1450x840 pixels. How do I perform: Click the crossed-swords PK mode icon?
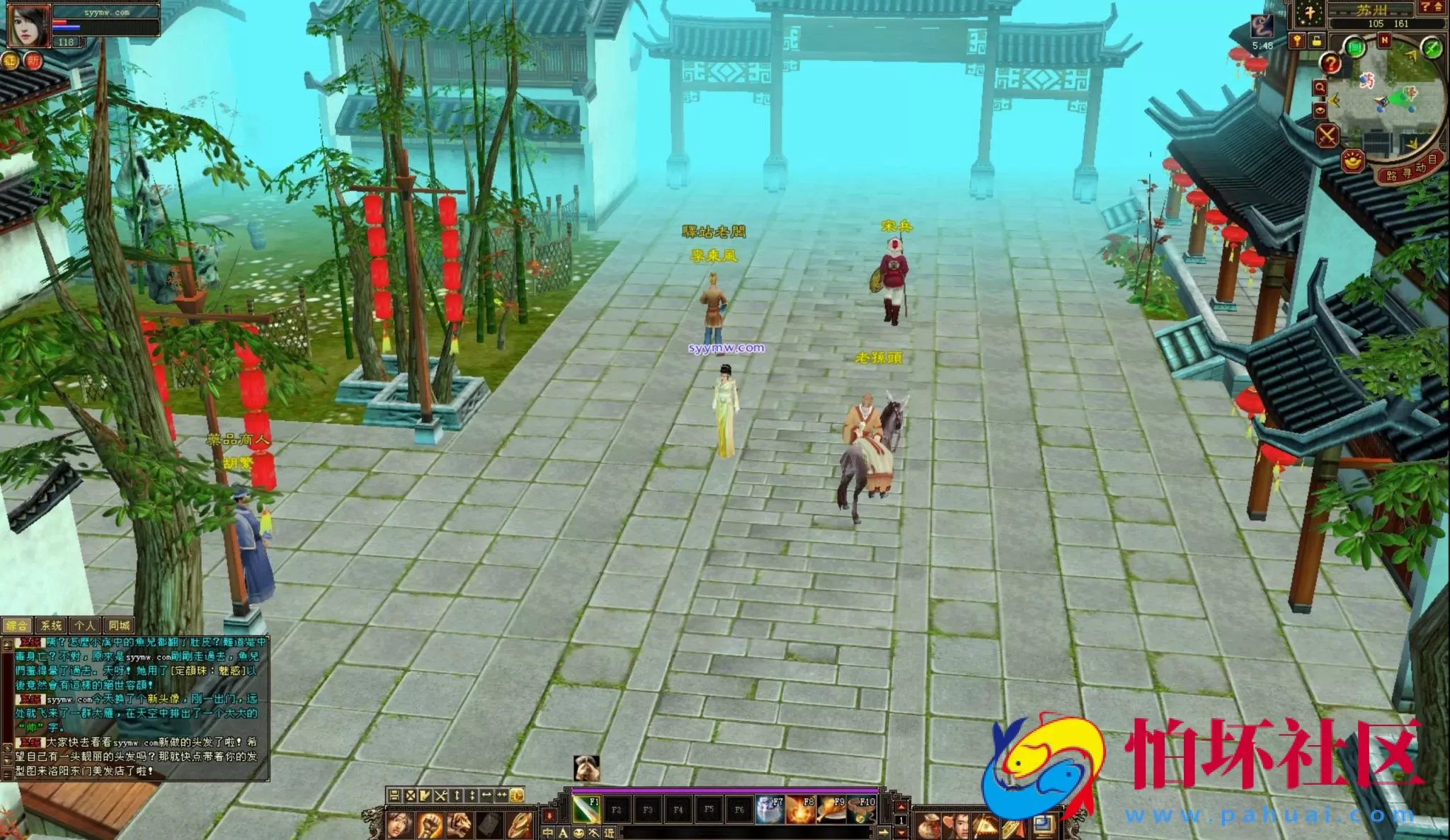coord(1328,136)
